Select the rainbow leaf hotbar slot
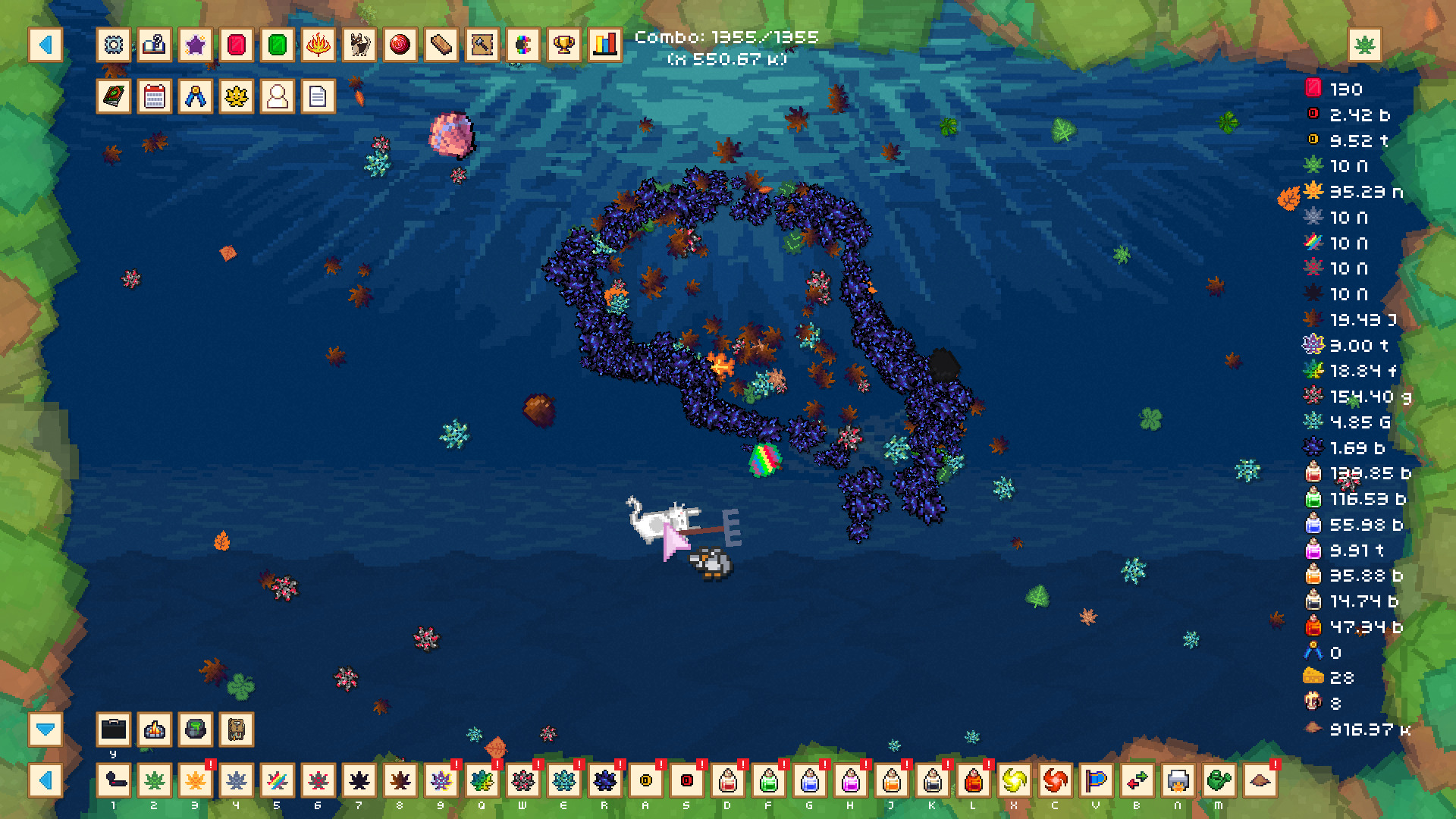 coord(278,780)
